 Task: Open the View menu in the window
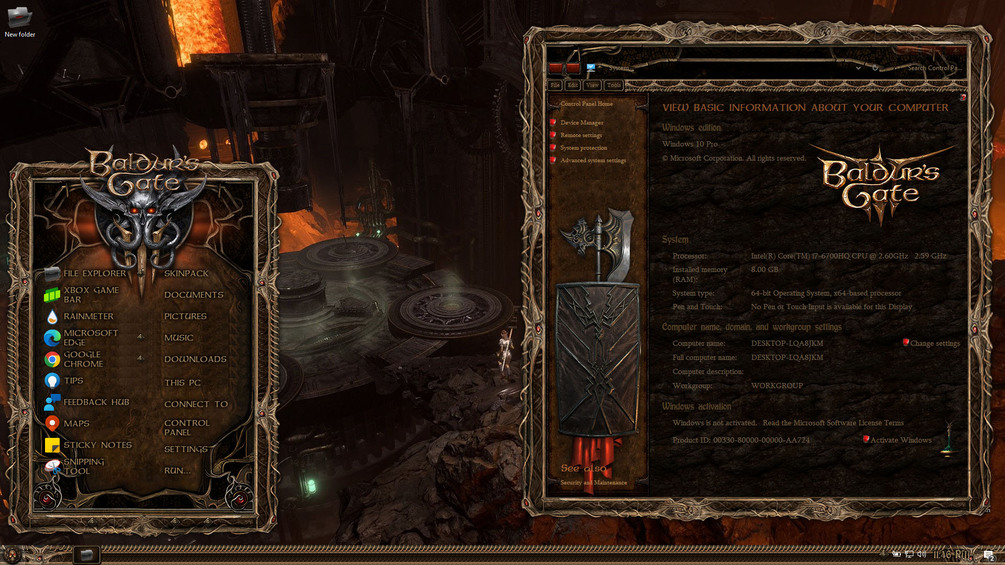pos(592,86)
